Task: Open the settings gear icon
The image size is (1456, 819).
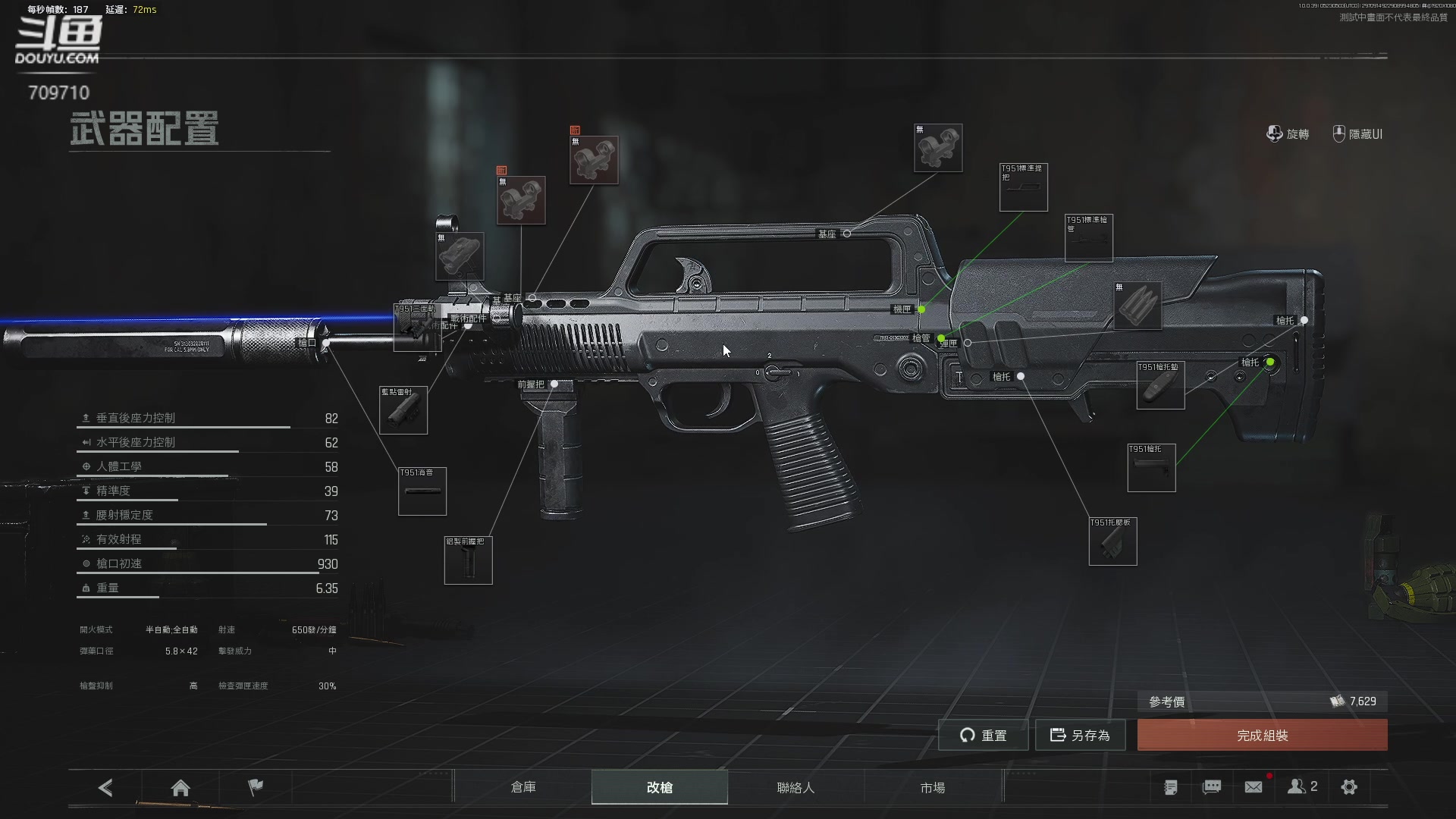Action: (1349, 787)
